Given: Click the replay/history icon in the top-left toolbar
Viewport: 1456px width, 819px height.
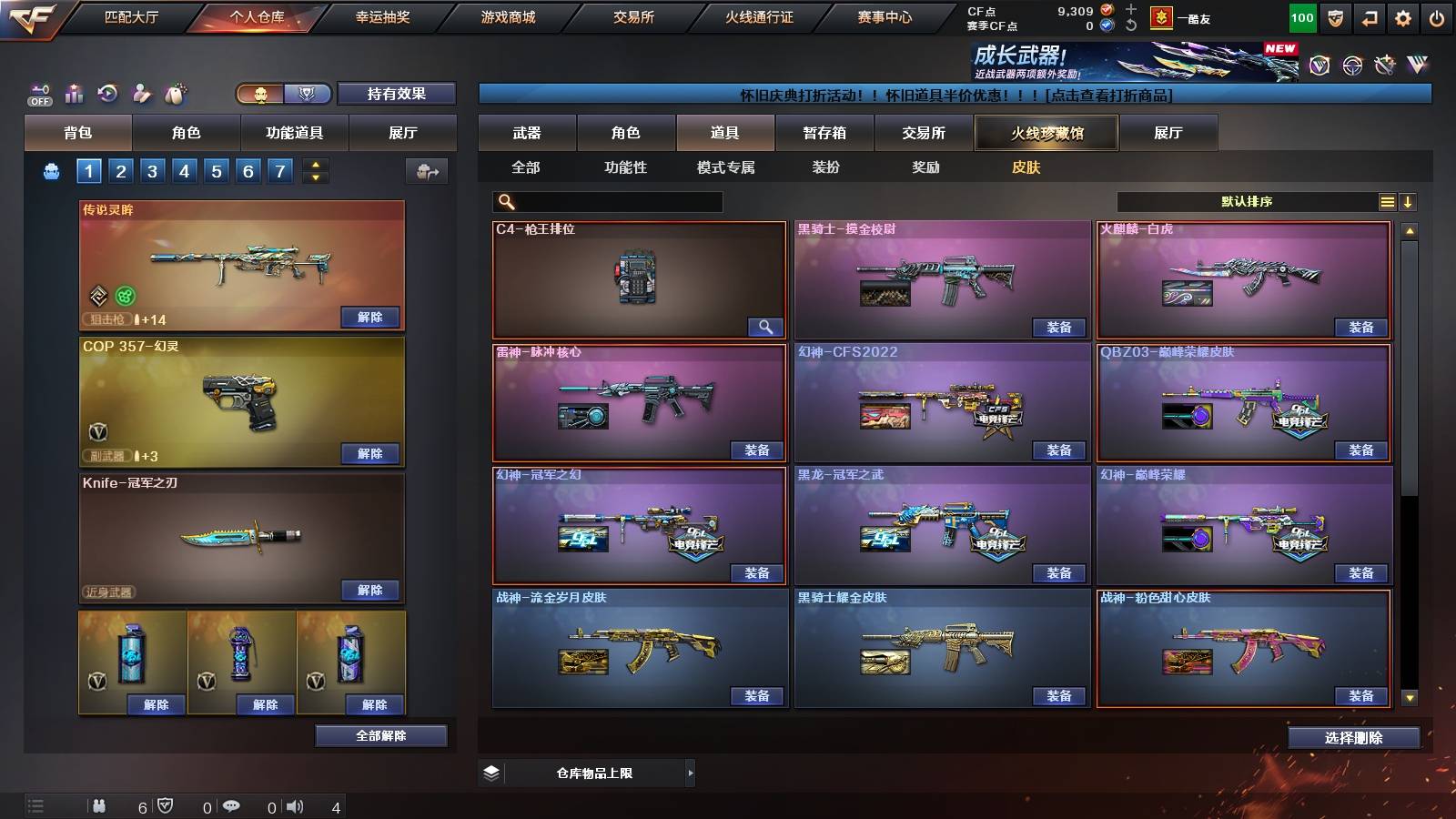Looking at the screenshot, I should [107, 94].
